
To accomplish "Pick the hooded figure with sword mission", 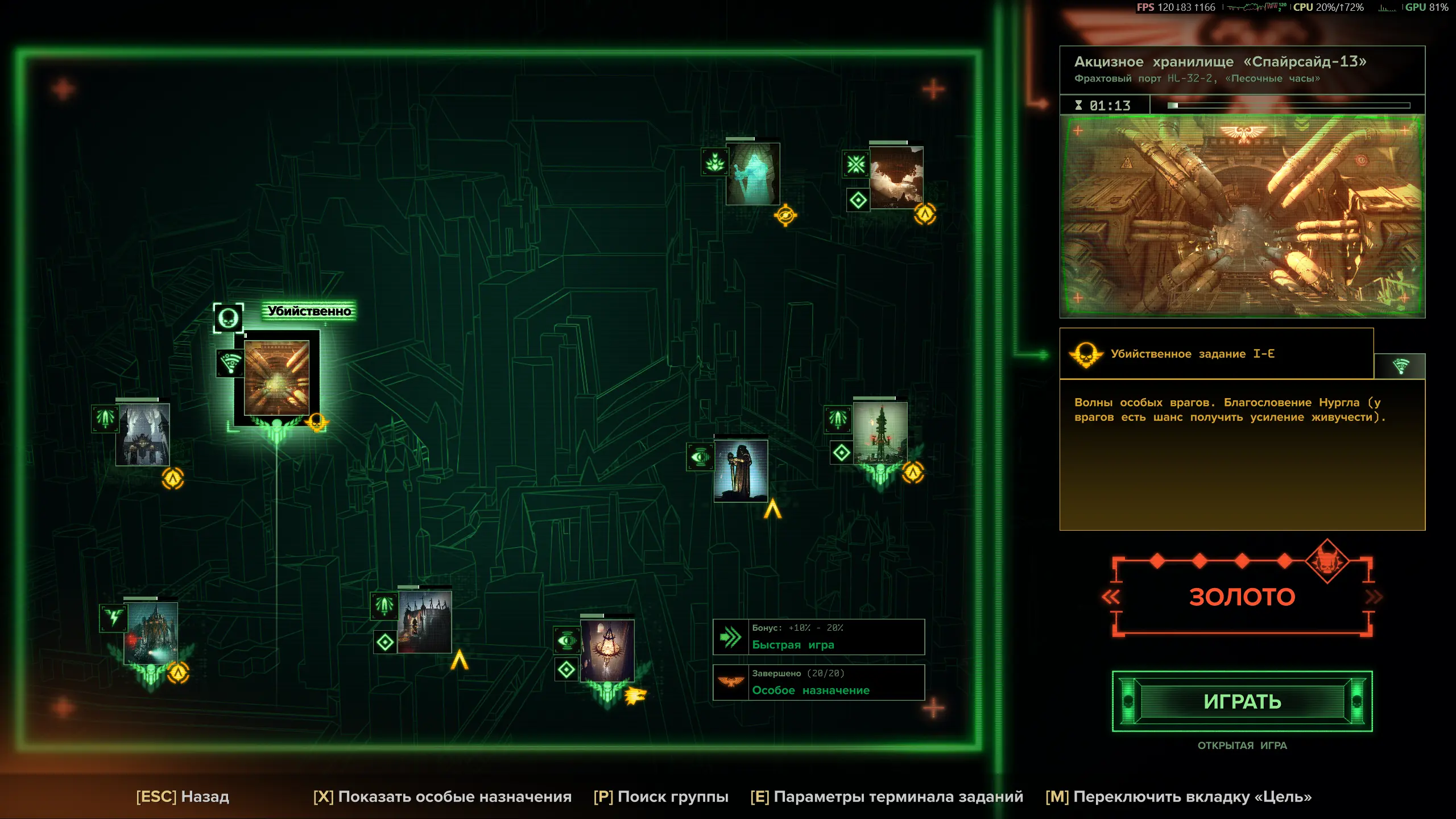I will pos(741,471).
